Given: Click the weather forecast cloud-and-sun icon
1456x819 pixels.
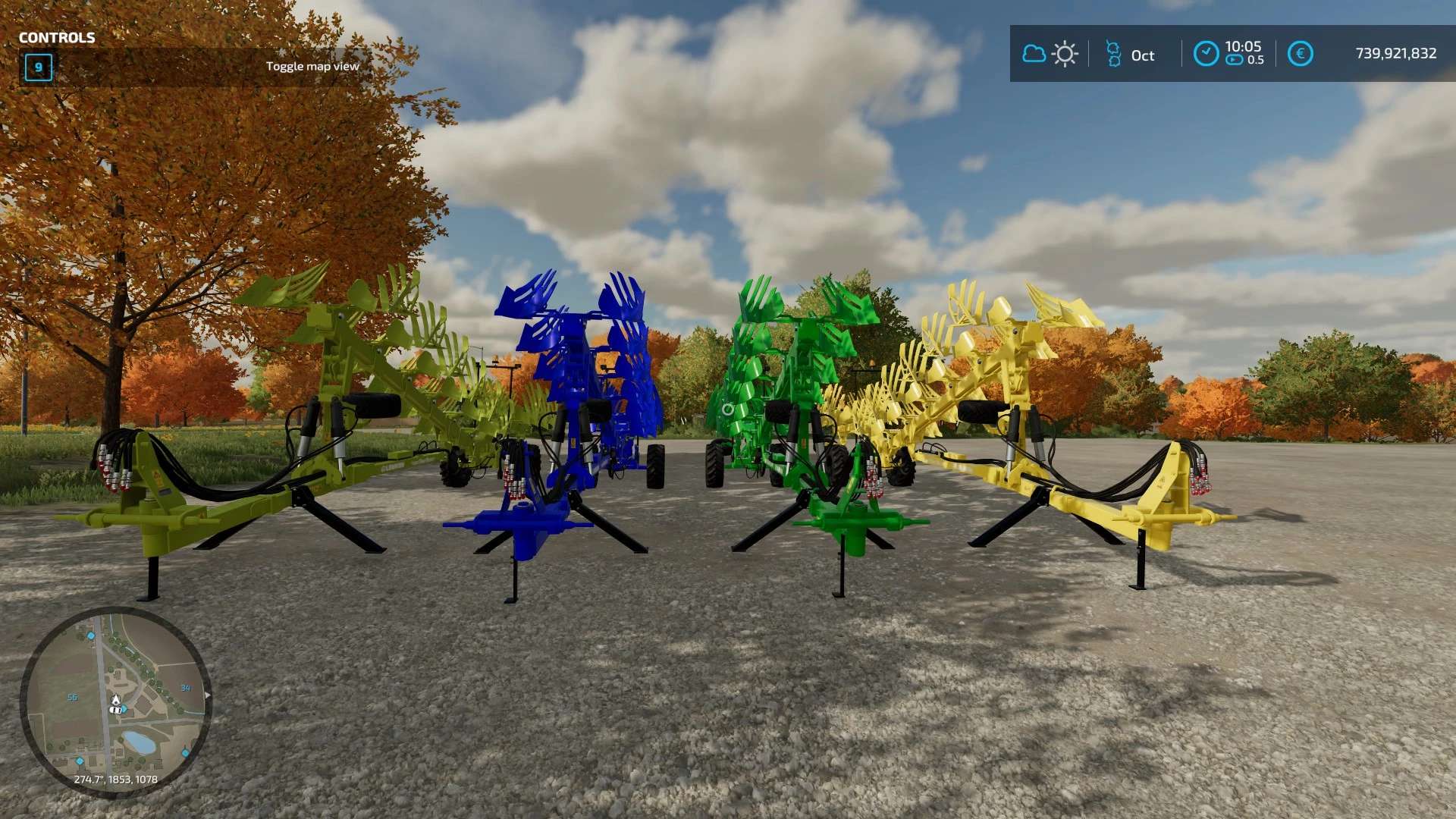Looking at the screenshot, I should coord(1050,54).
